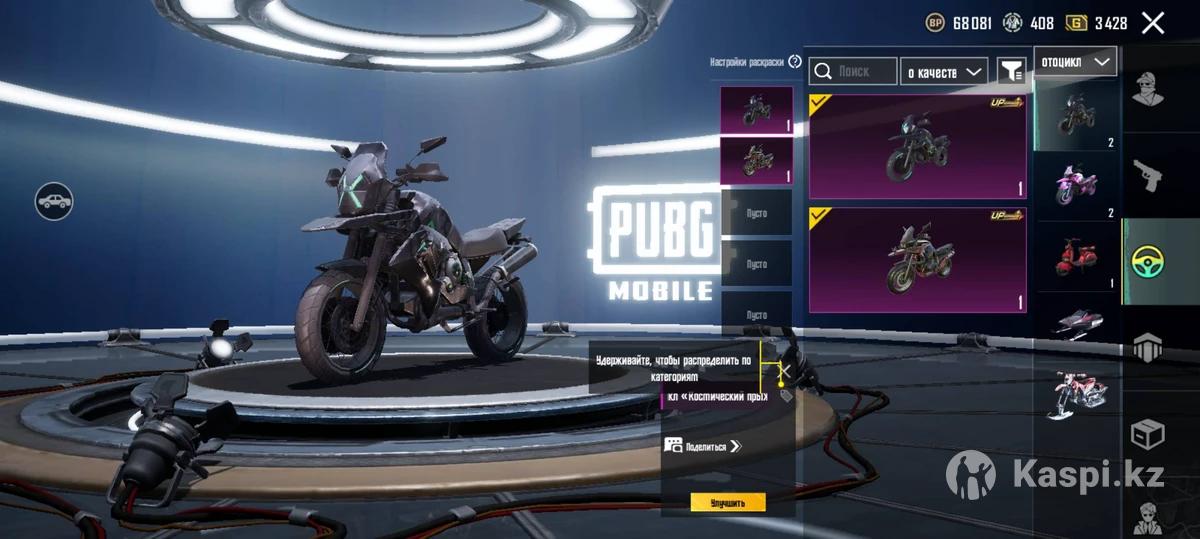Choose the snowmobile in the vehicle list
Screen dimensions: 1200x539
click(x=1077, y=324)
